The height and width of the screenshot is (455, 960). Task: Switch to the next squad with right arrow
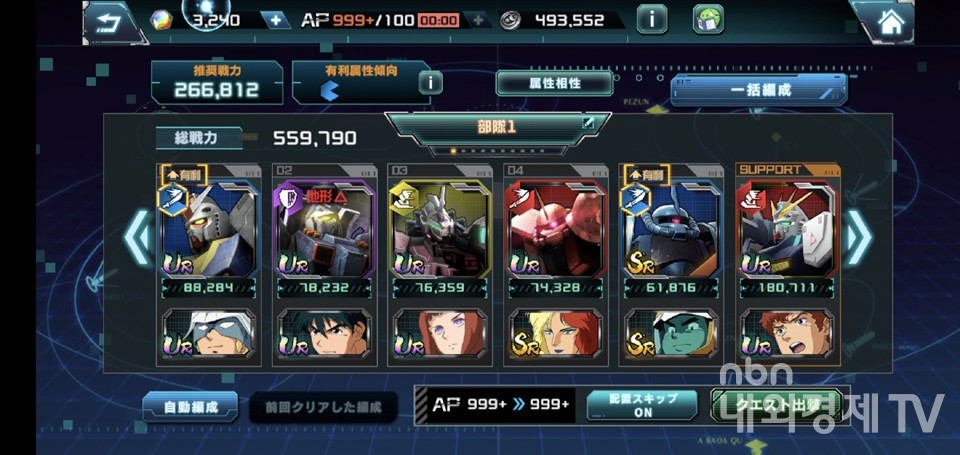[x=858, y=240]
